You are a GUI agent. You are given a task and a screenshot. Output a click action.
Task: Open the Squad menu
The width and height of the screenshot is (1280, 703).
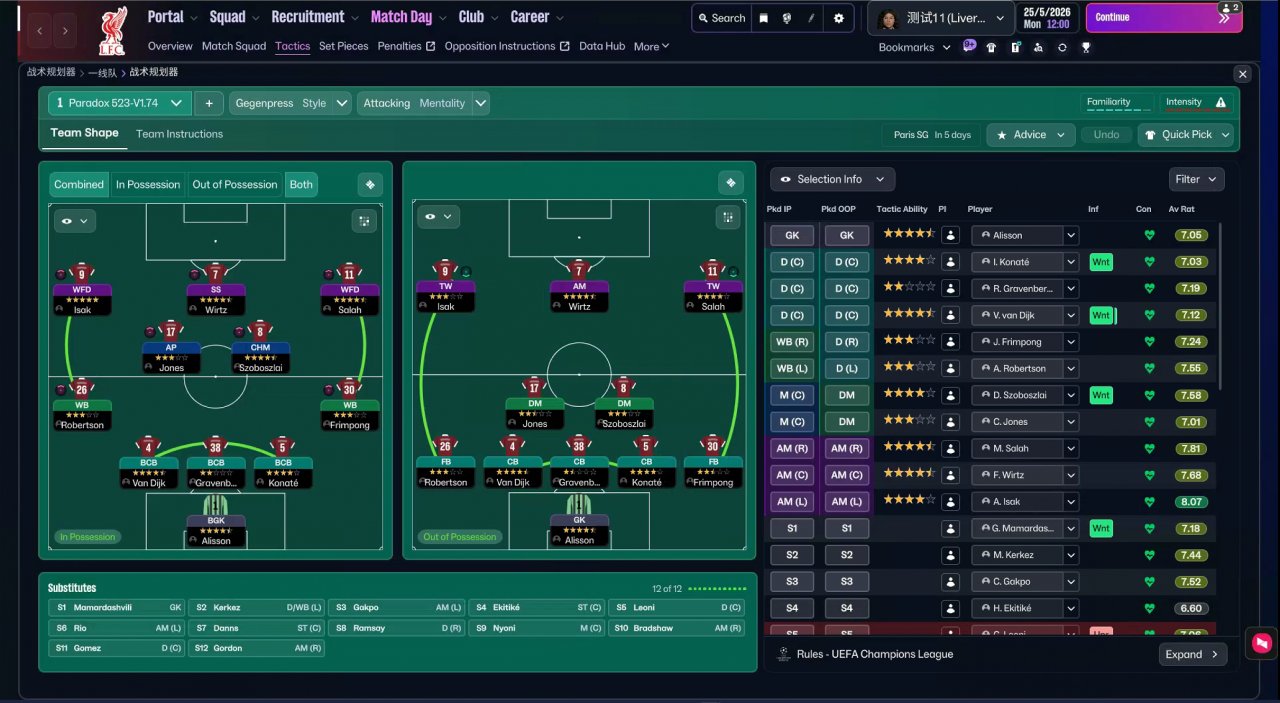point(234,17)
